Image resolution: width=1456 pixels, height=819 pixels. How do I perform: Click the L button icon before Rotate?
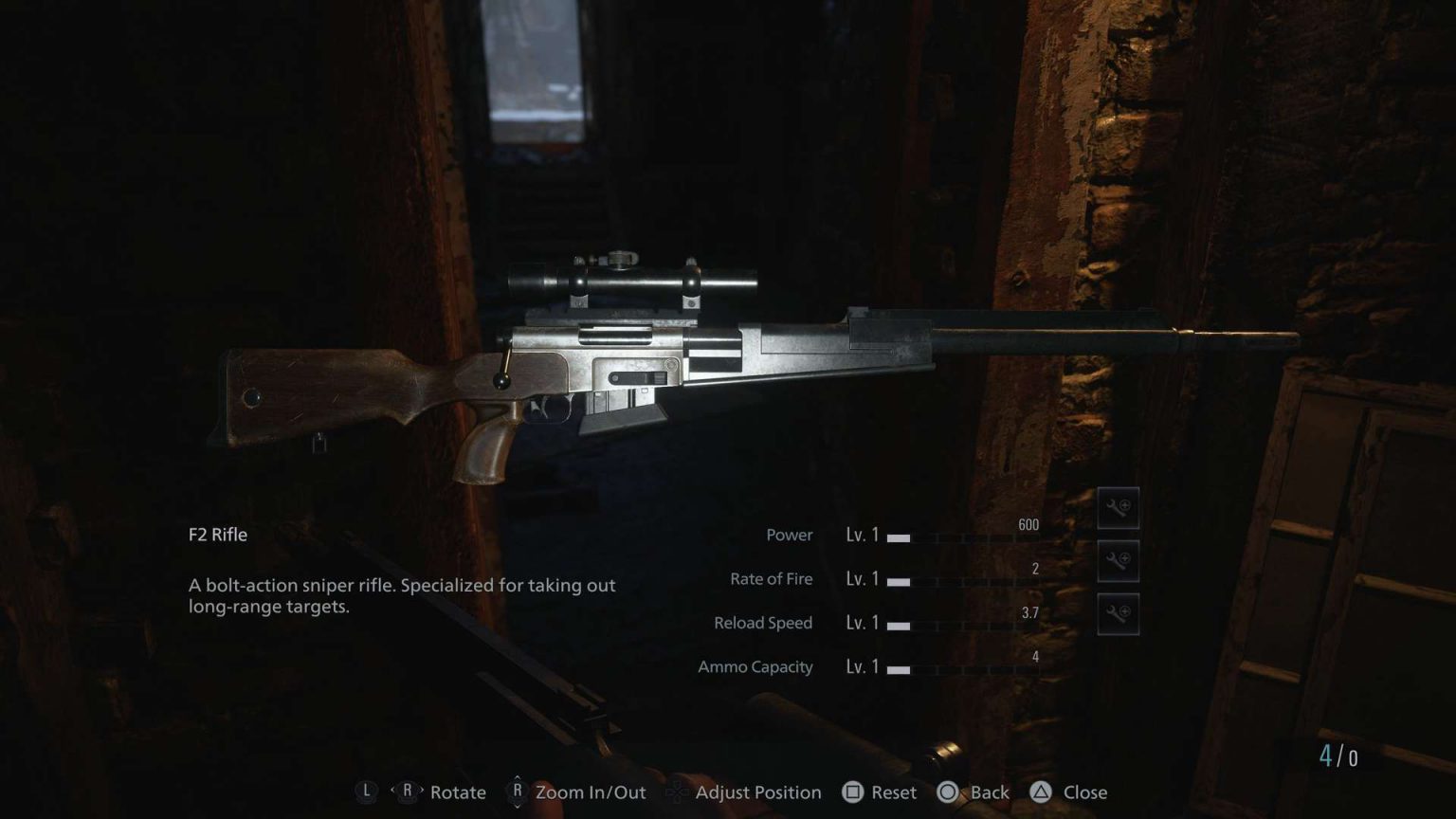tap(366, 792)
